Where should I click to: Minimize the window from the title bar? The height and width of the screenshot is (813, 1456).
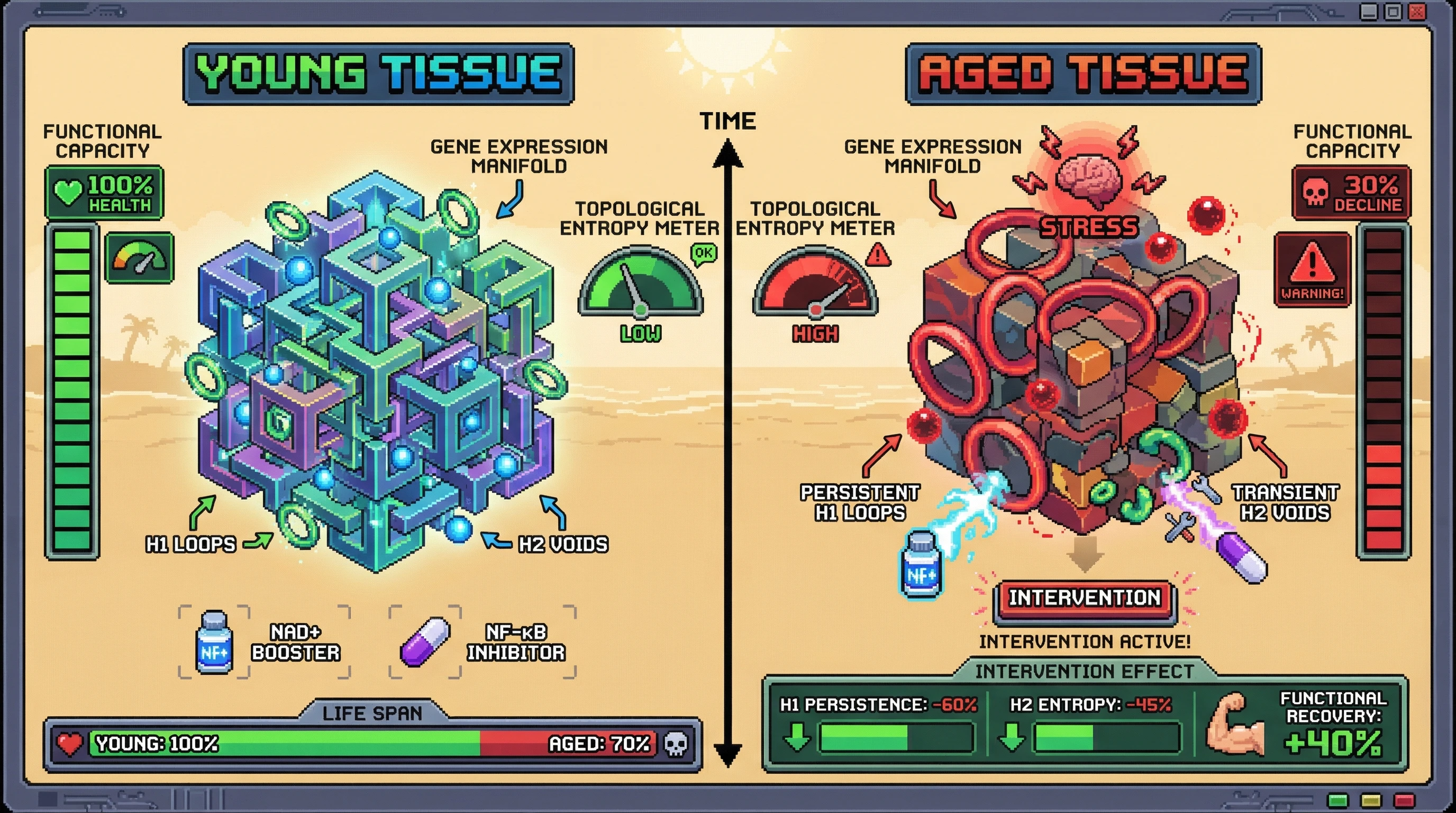pyautogui.click(x=1368, y=11)
